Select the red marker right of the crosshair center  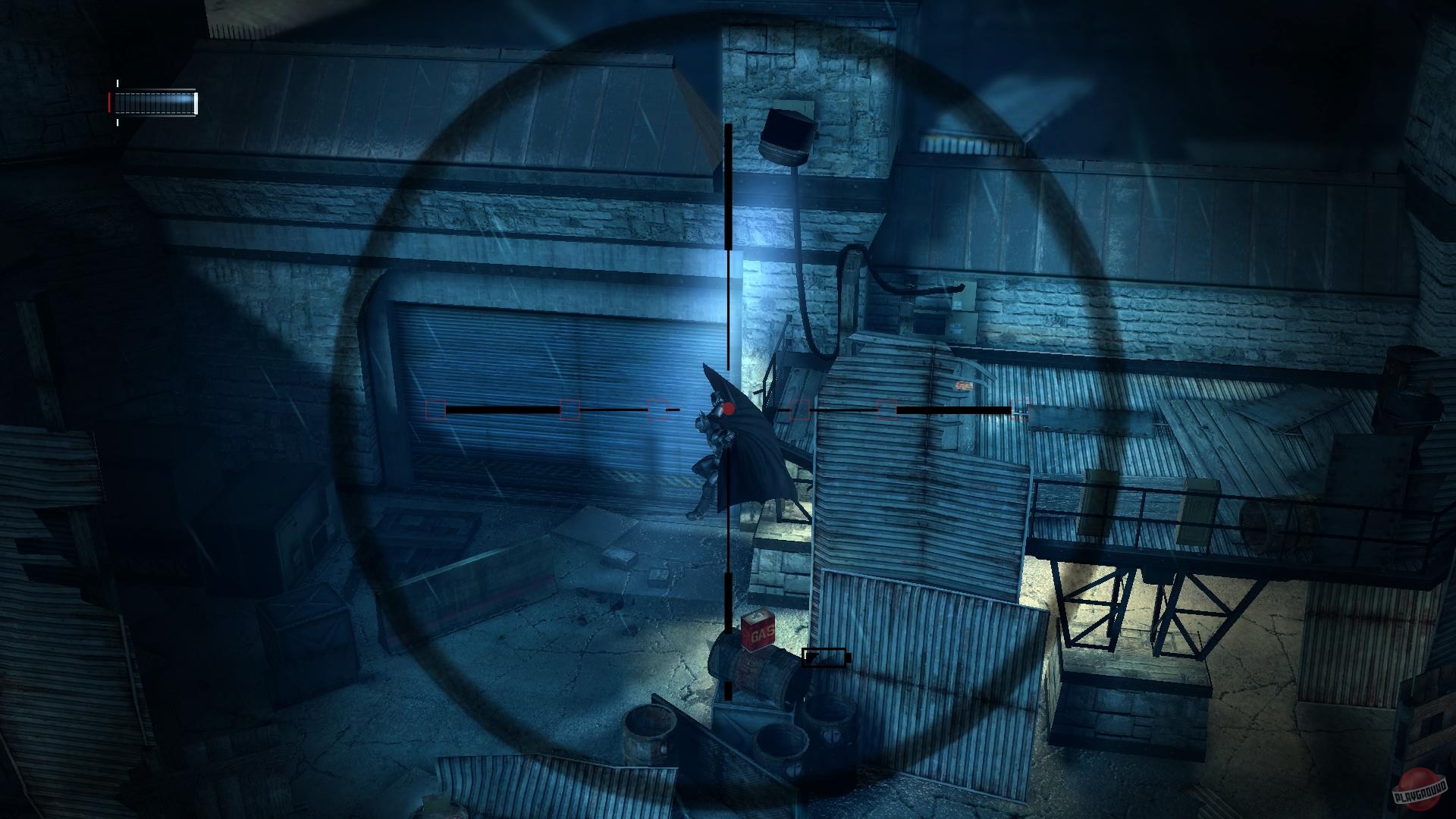point(799,411)
